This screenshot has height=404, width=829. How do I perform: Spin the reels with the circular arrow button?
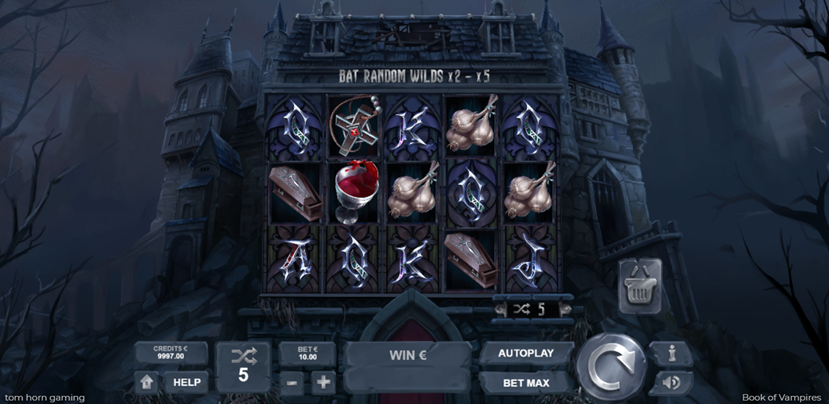(610, 366)
